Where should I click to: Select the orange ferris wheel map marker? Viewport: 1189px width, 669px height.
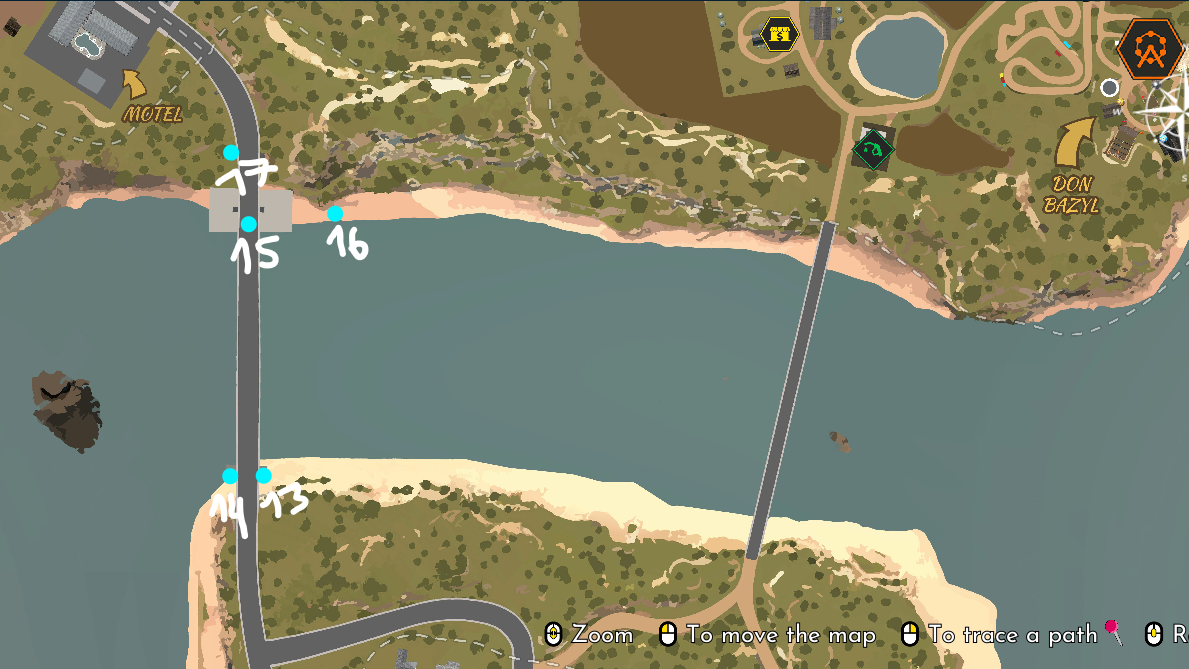pyautogui.click(x=1152, y=48)
